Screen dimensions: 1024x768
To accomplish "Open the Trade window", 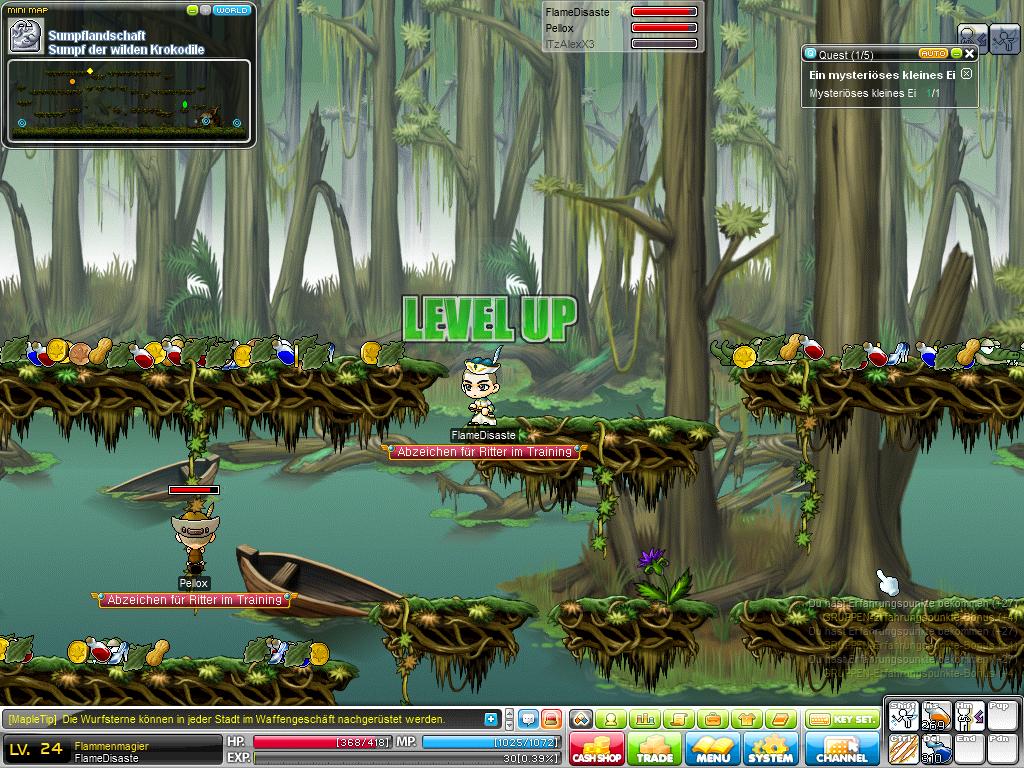I will 655,749.
